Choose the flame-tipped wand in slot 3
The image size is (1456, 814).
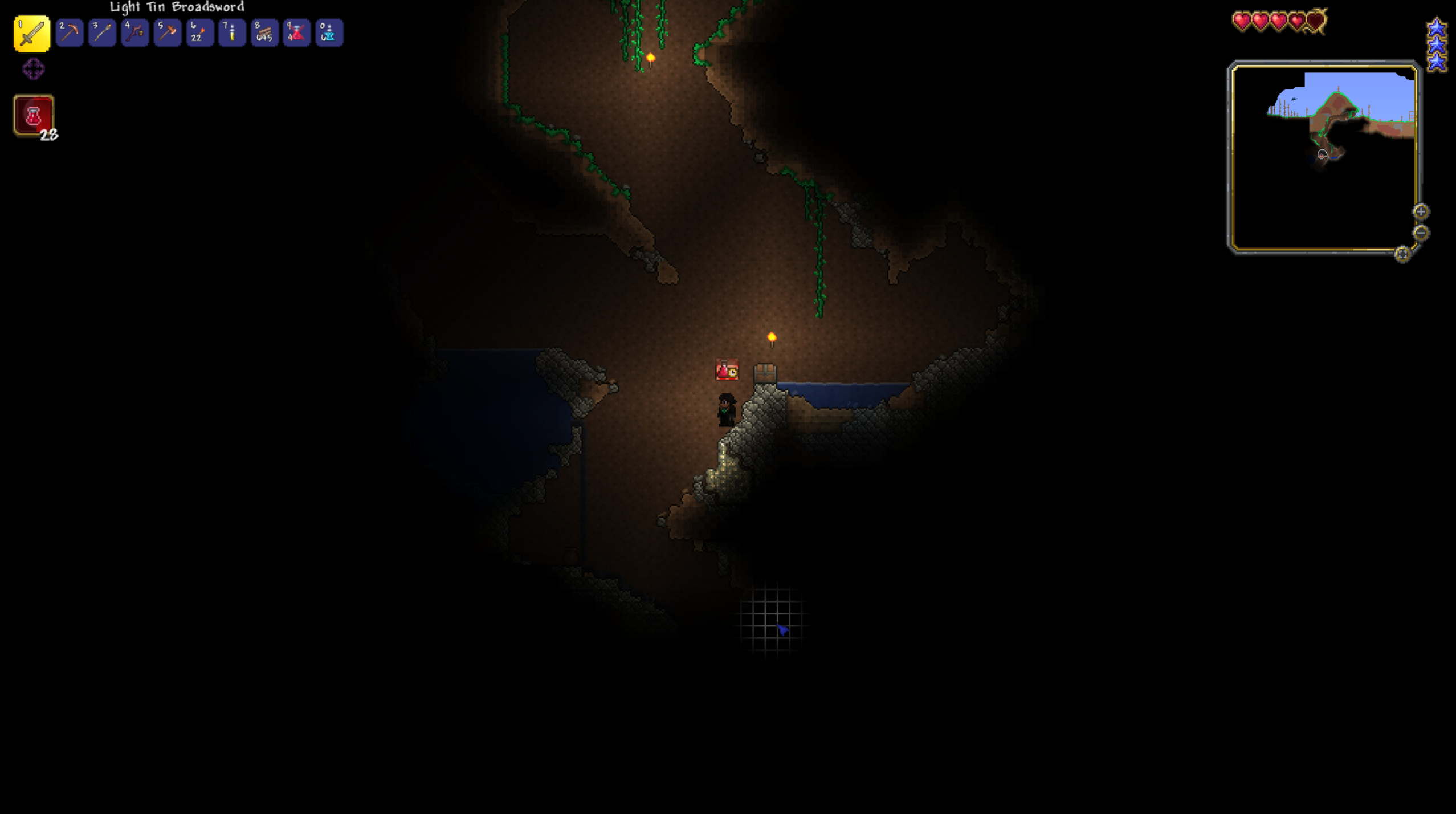click(102, 32)
